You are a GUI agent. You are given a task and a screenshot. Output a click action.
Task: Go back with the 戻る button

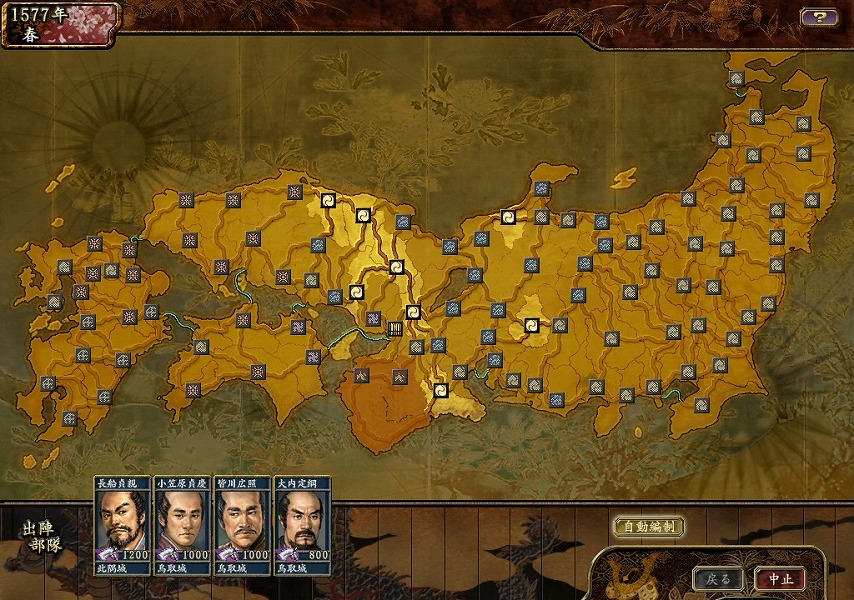[718, 579]
